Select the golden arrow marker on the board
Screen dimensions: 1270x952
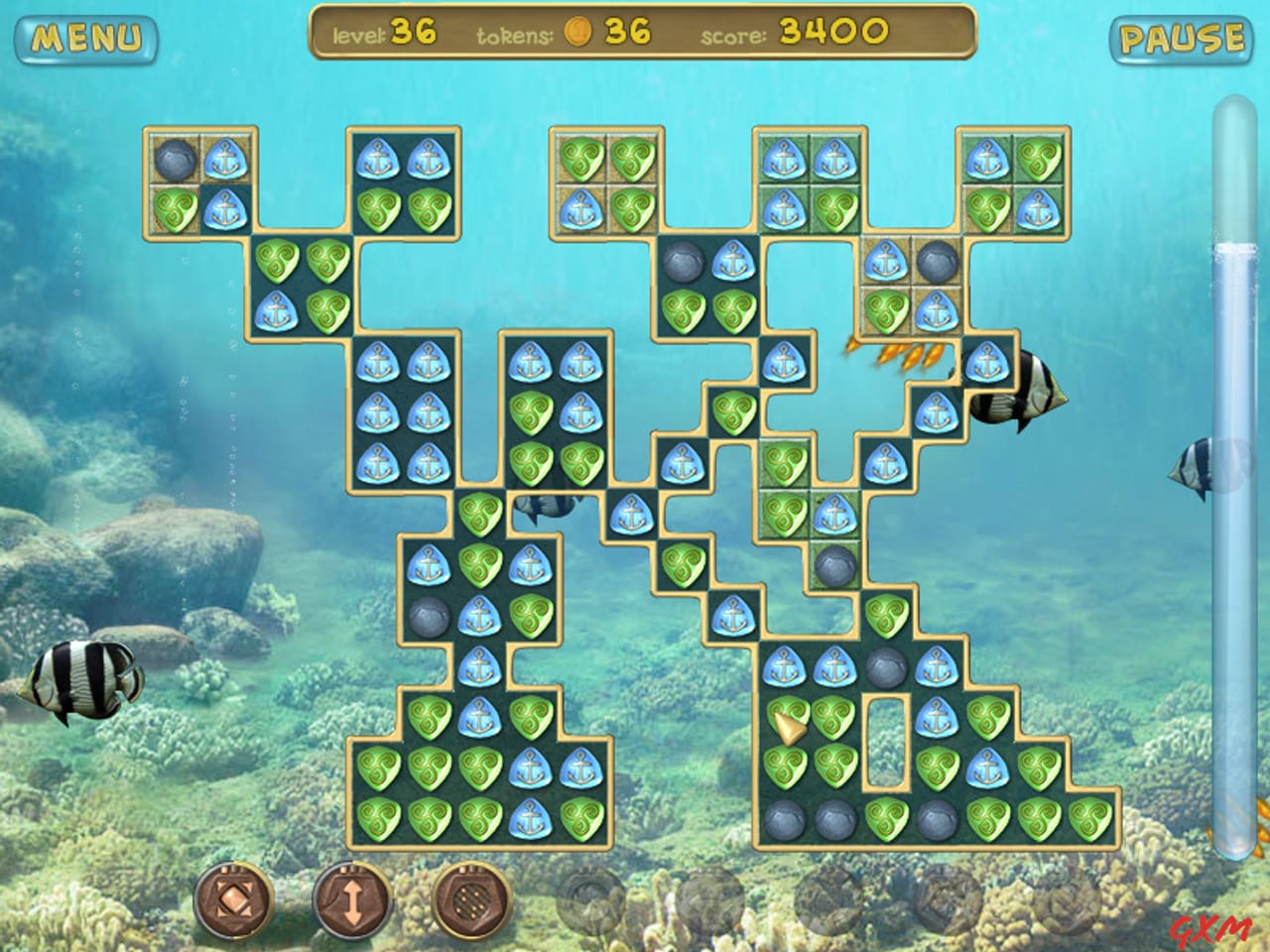[789, 729]
